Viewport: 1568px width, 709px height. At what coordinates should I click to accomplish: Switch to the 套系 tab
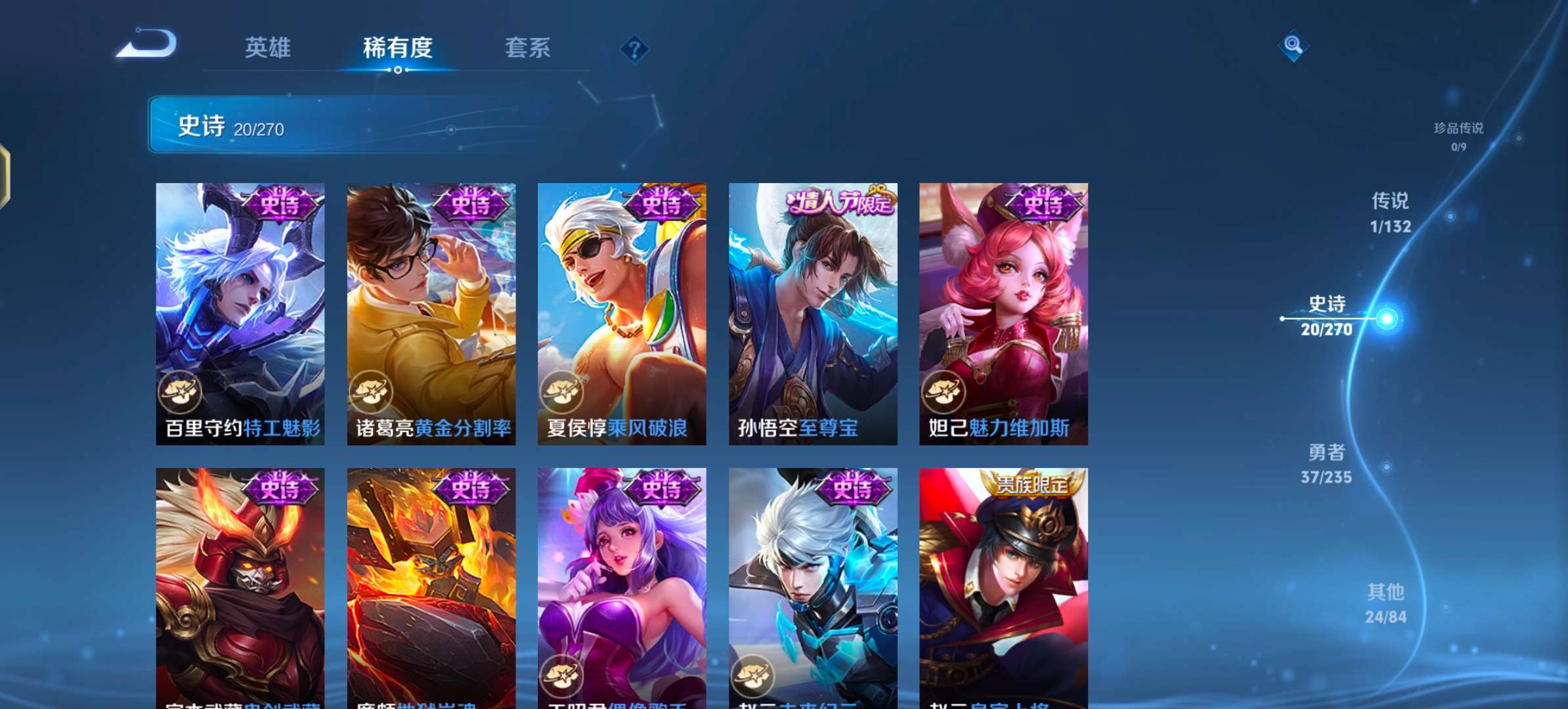(x=527, y=49)
